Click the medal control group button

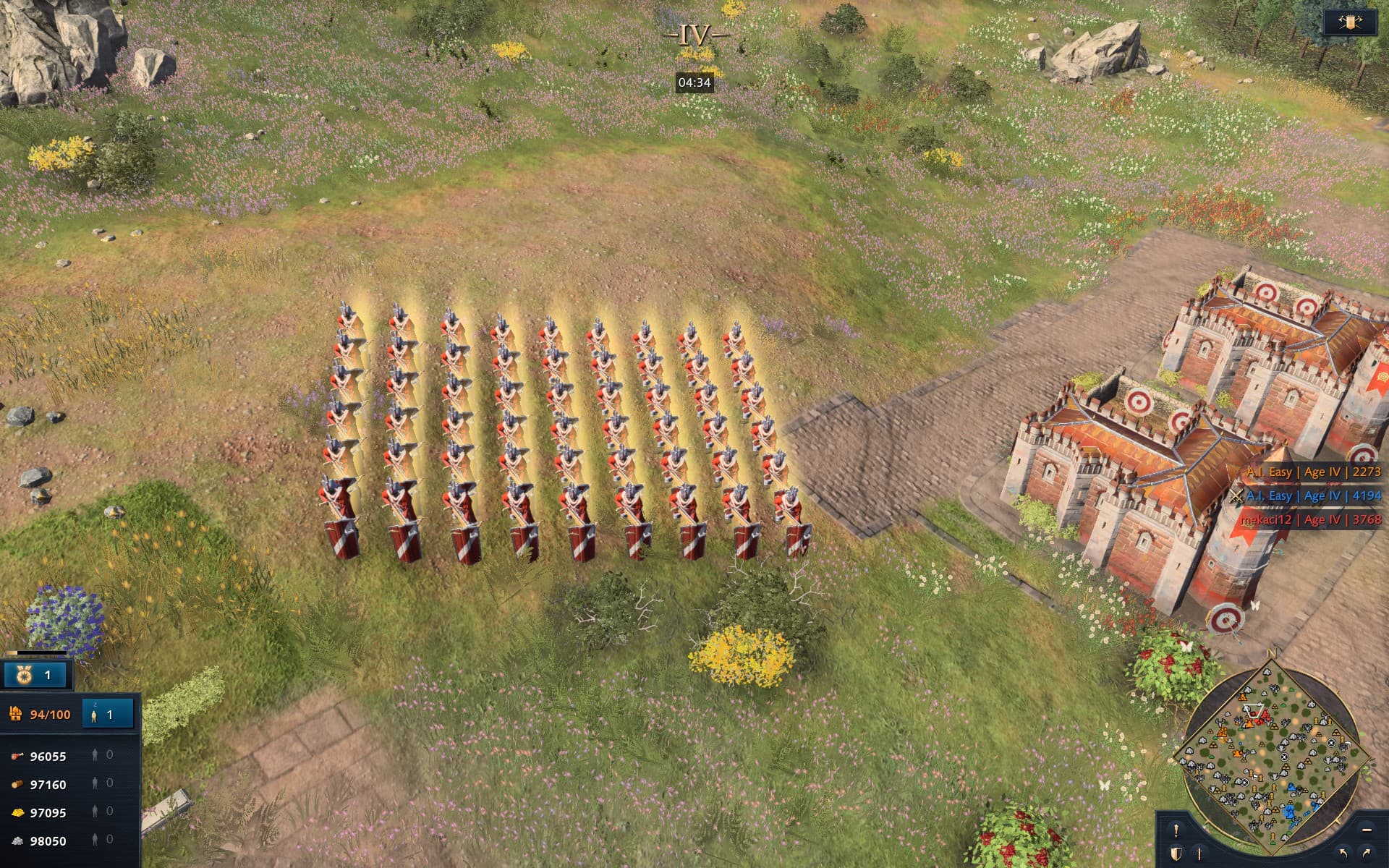point(35,675)
